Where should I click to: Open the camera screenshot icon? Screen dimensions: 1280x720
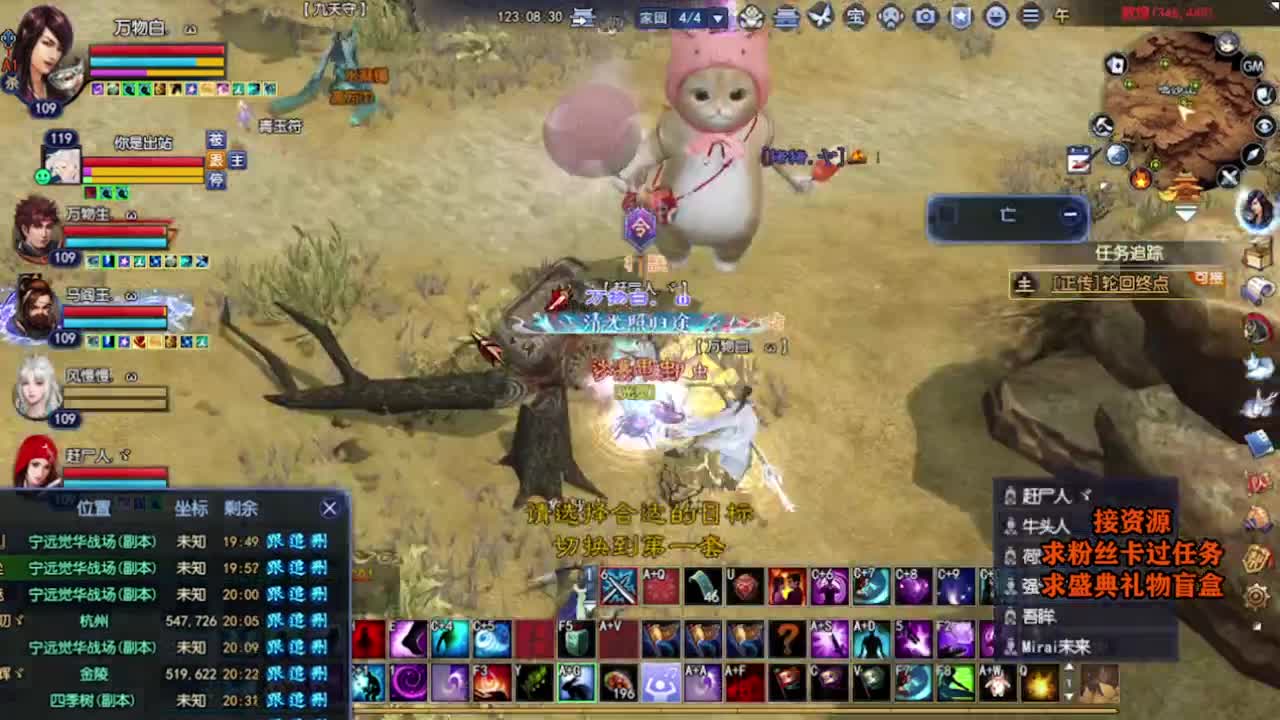click(925, 16)
